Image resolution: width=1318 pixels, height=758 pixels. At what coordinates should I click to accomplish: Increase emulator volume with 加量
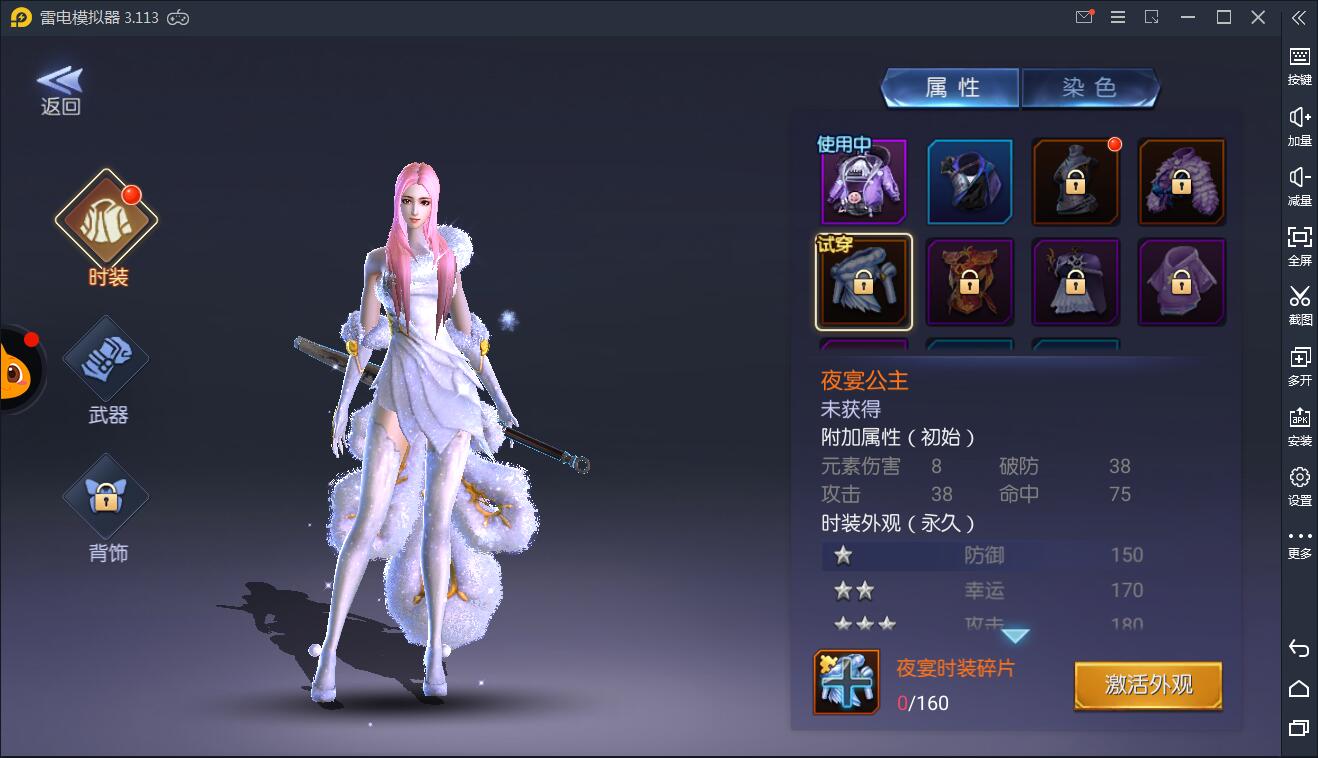pyautogui.click(x=1299, y=125)
